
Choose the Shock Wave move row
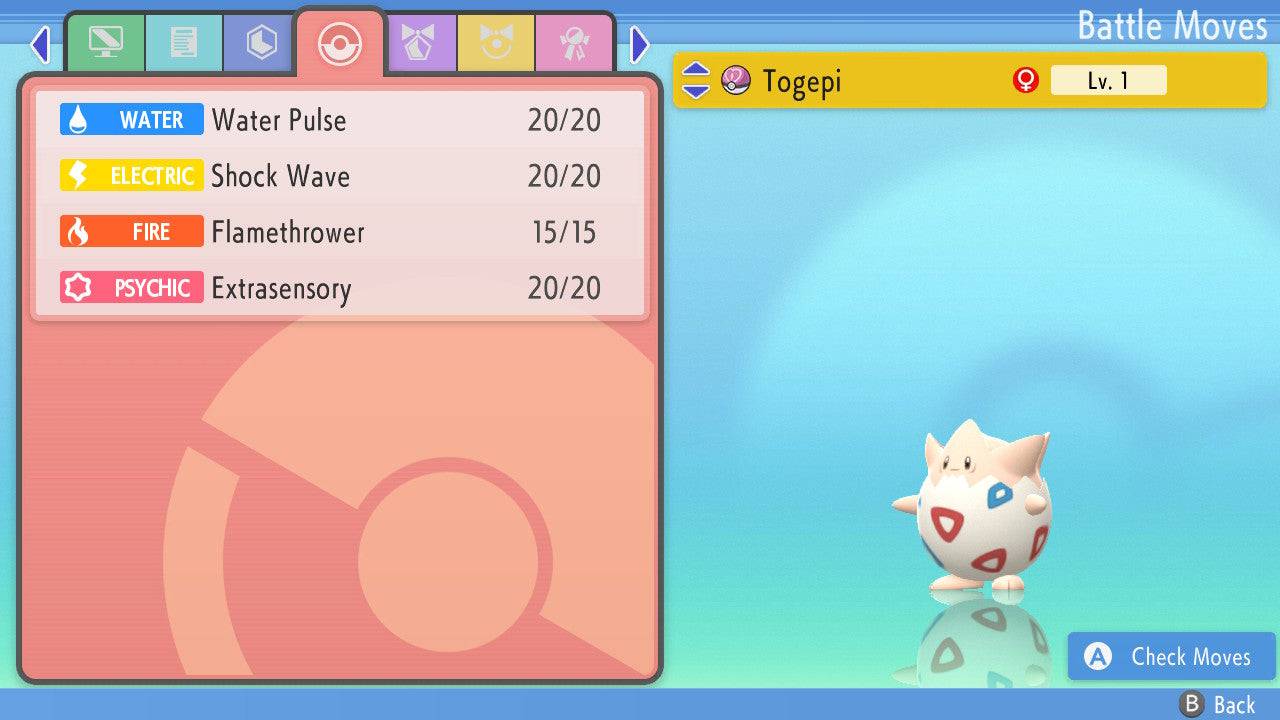tap(340, 176)
